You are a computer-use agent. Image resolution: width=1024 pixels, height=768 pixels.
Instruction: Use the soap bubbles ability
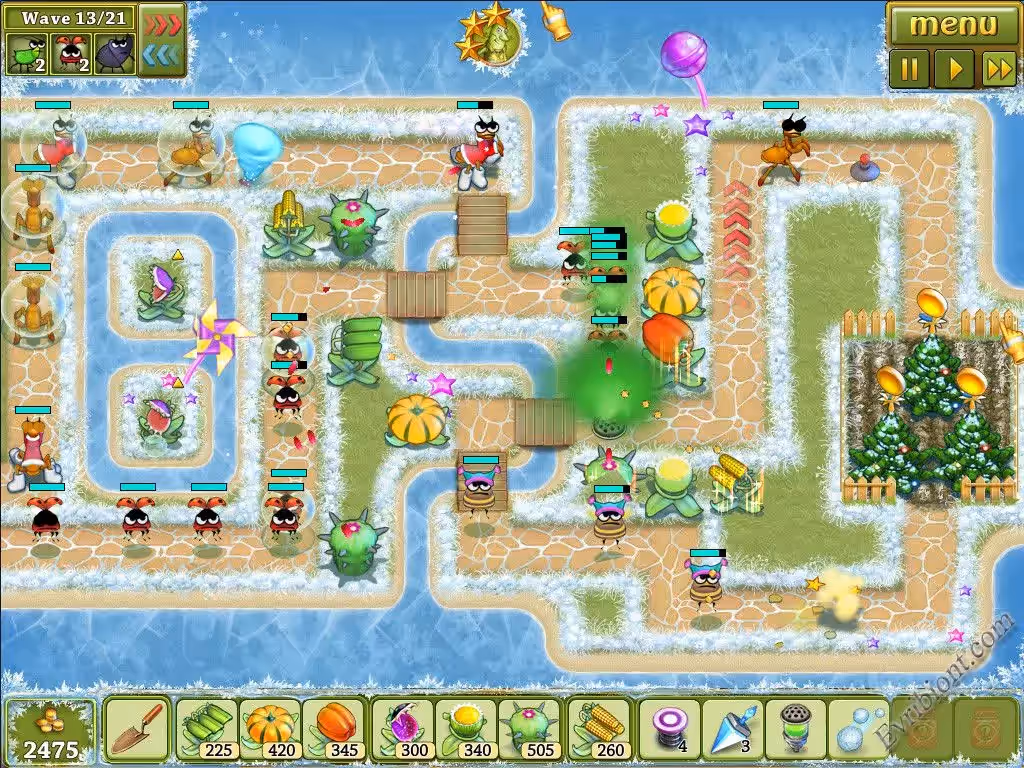tap(857, 729)
